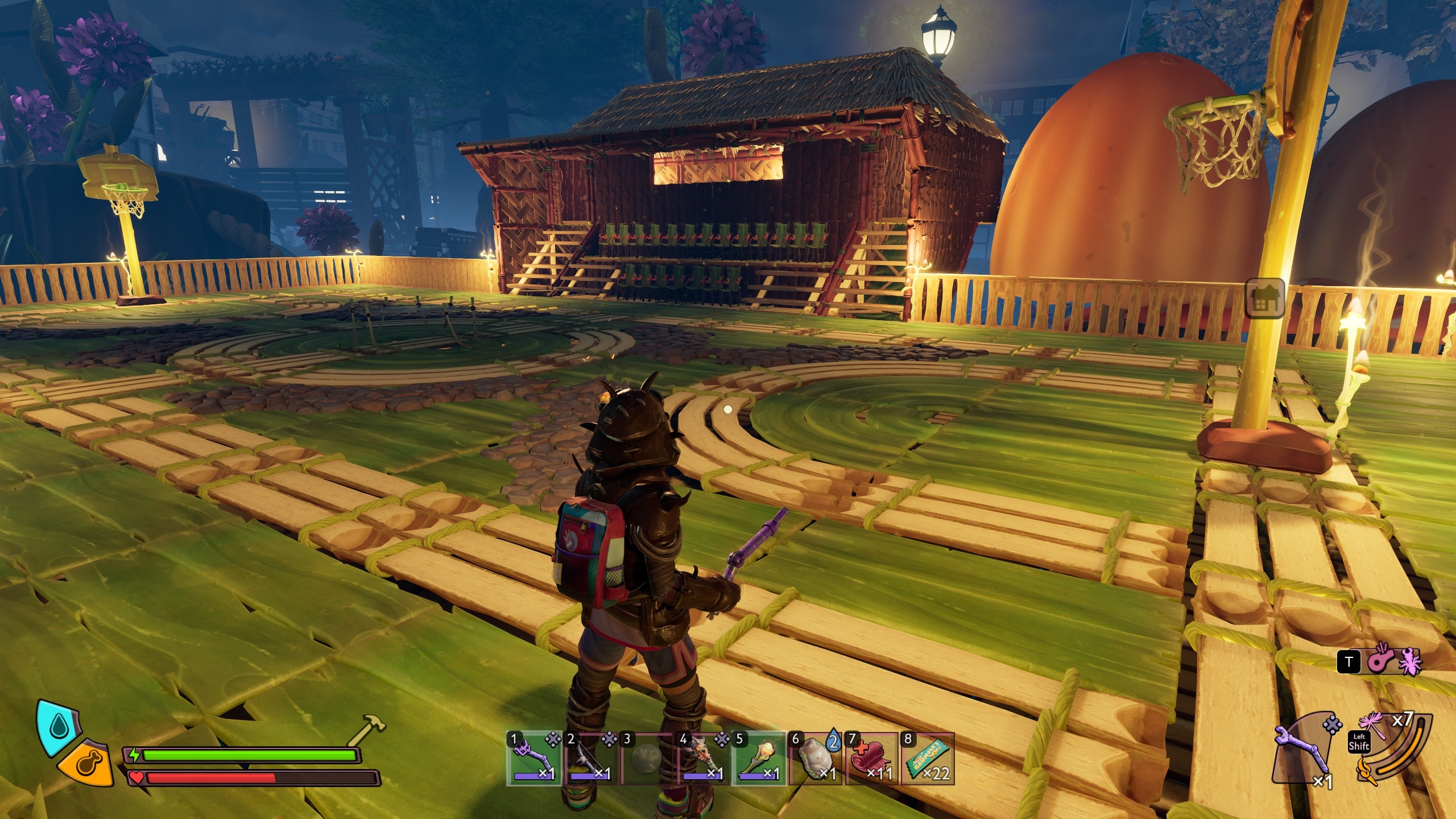
Task: Select the bow in hotbar slot 2
Action: click(x=590, y=759)
